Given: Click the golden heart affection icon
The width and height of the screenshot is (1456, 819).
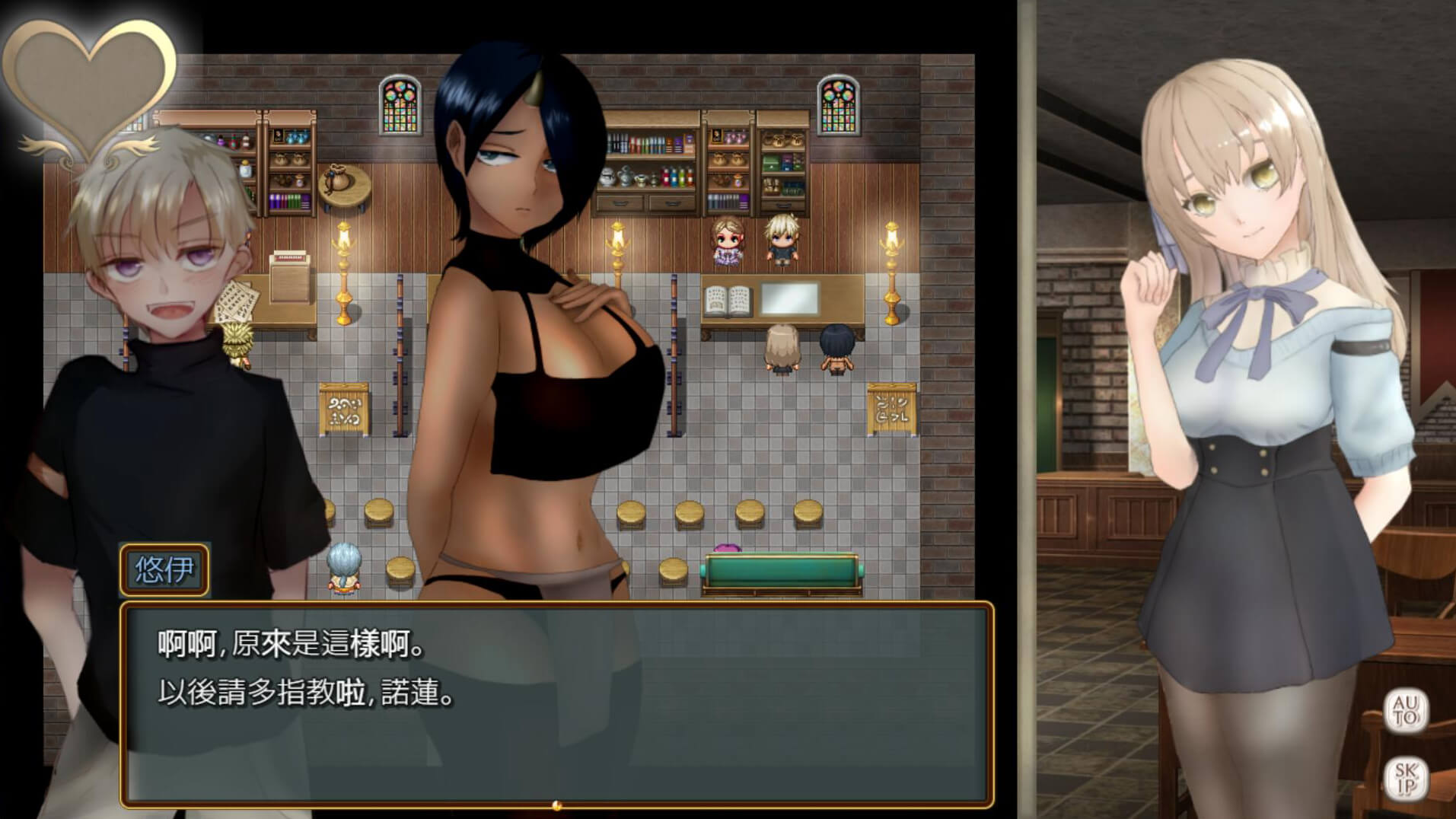Looking at the screenshot, I should coord(88,86).
